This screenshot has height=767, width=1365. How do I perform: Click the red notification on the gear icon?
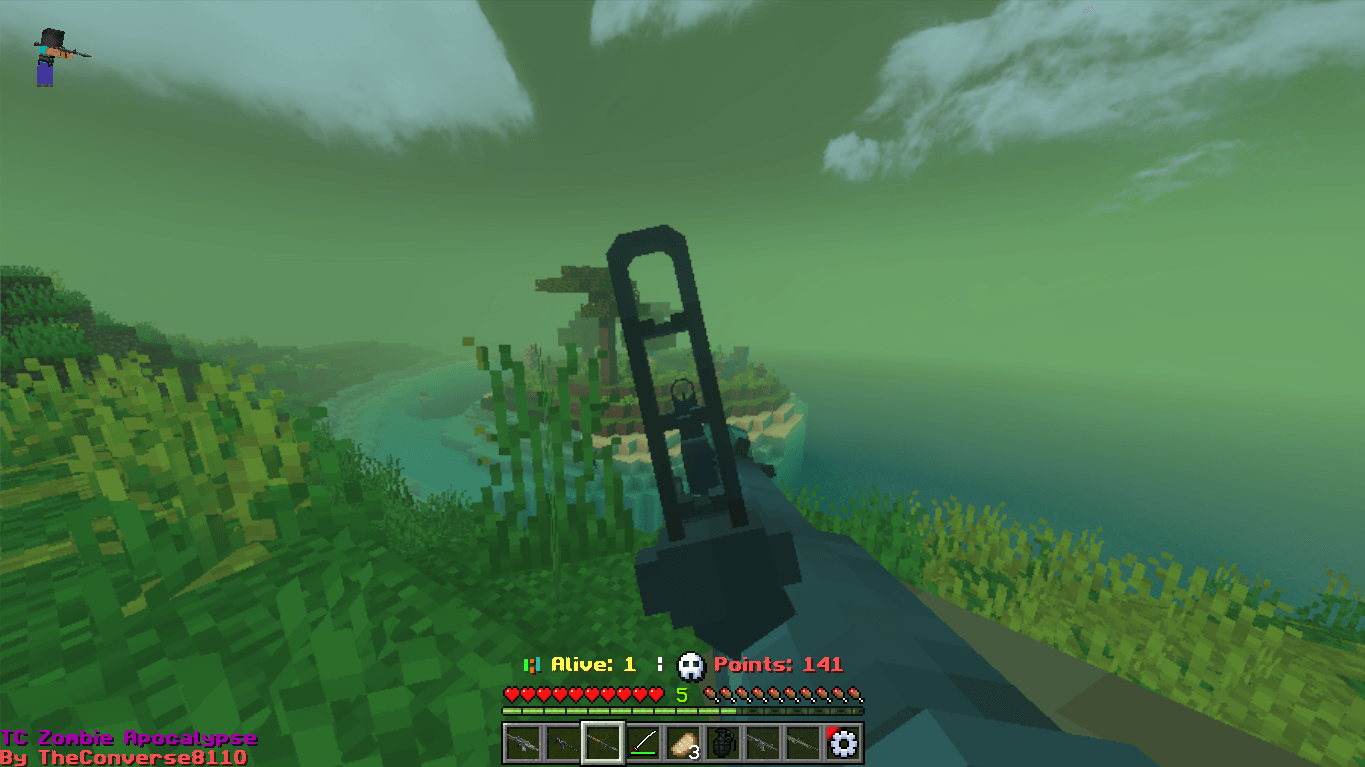point(831,729)
